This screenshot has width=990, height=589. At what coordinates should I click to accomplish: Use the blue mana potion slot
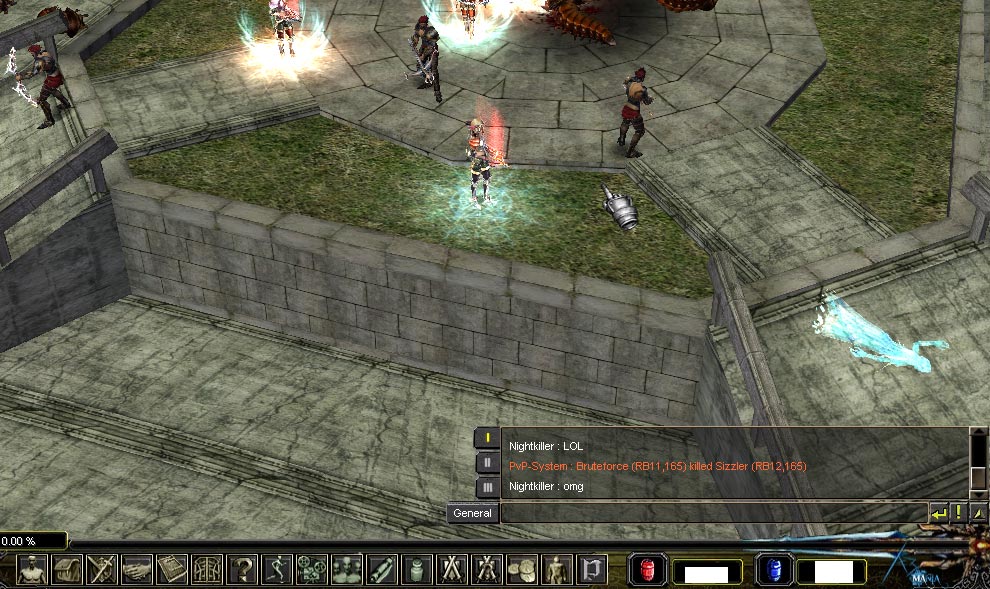click(x=773, y=571)
